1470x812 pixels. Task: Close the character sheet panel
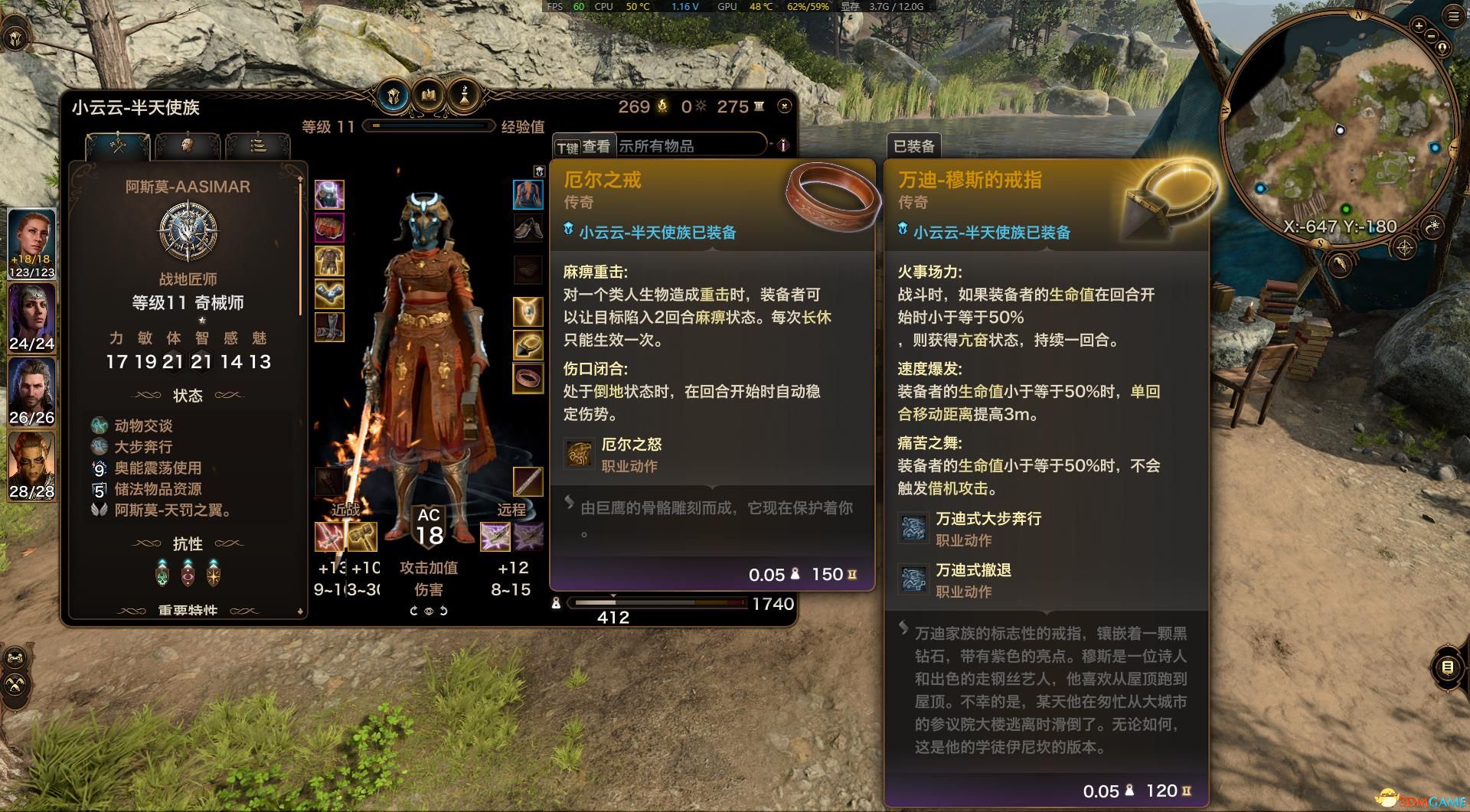(784, 106)
